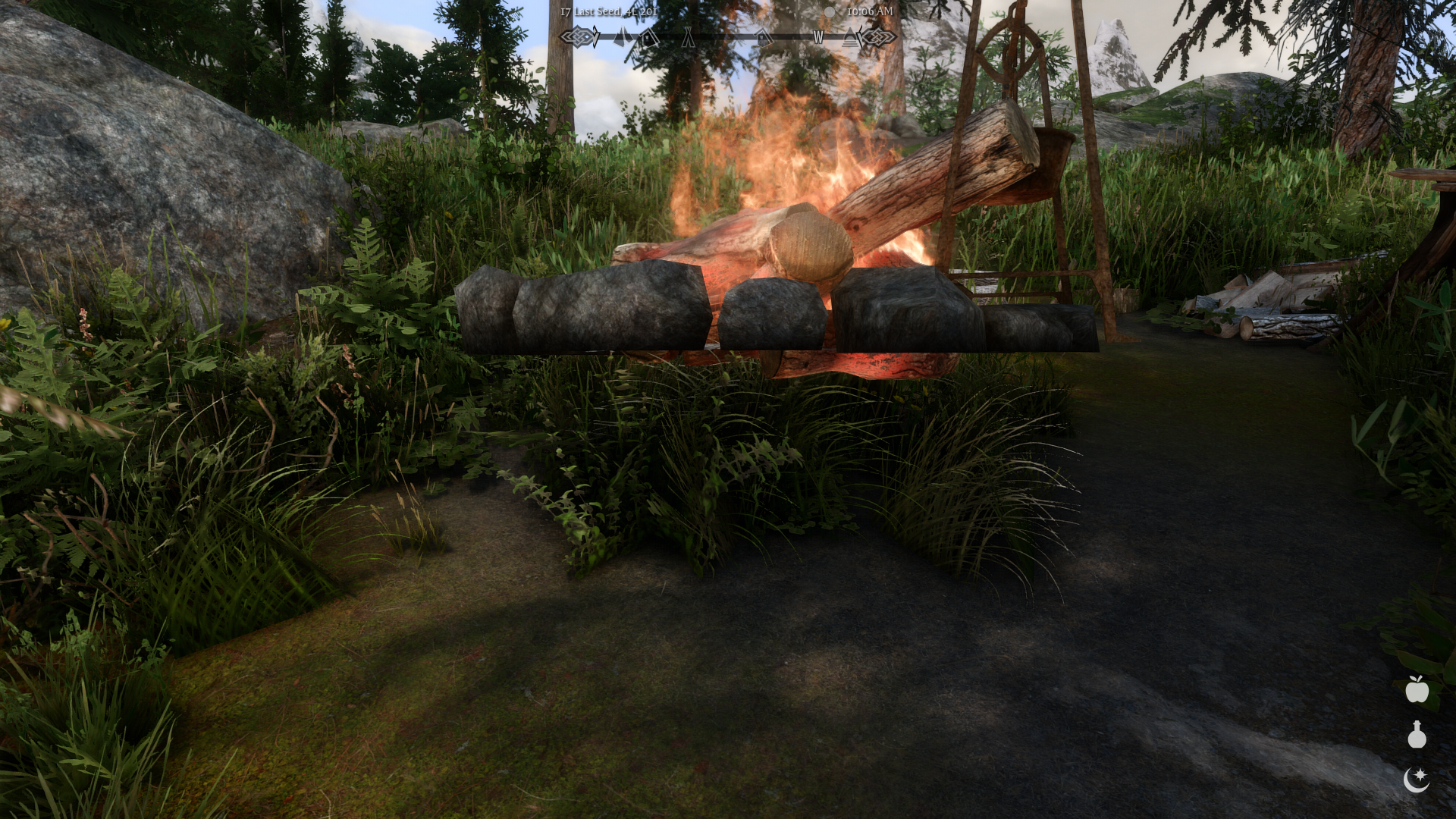Screen dimensions: 1456x819
Task: Click the W direction letter on the compass
Action: click(x=818, y=36)
